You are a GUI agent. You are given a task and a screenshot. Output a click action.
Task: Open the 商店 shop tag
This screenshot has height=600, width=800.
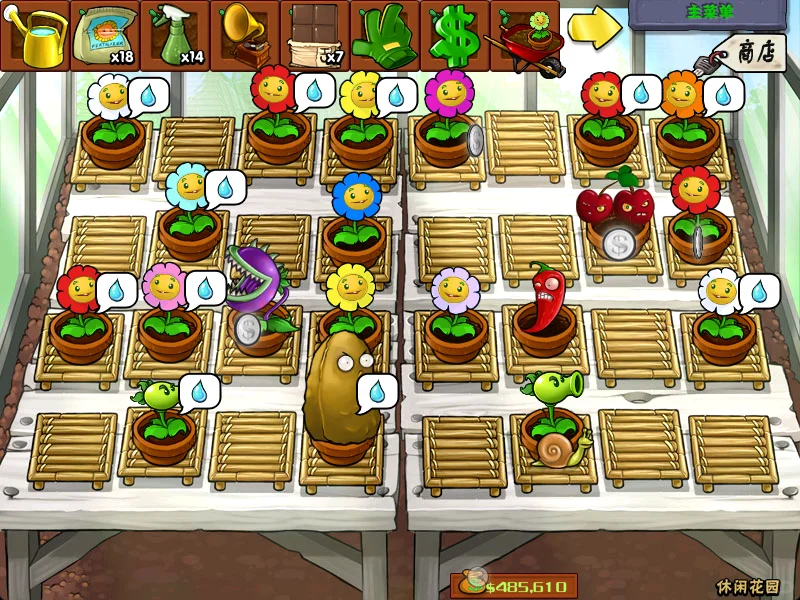pyautogui.click(x=752, y=51)
